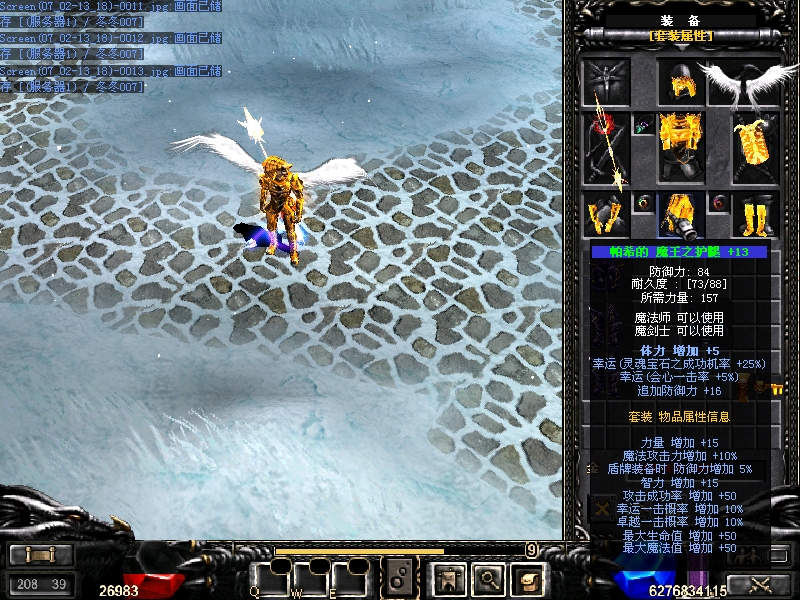Viewport: 800px width, 600px height.
Task: Select the golden leg armor slot
Action: point(681,215)
